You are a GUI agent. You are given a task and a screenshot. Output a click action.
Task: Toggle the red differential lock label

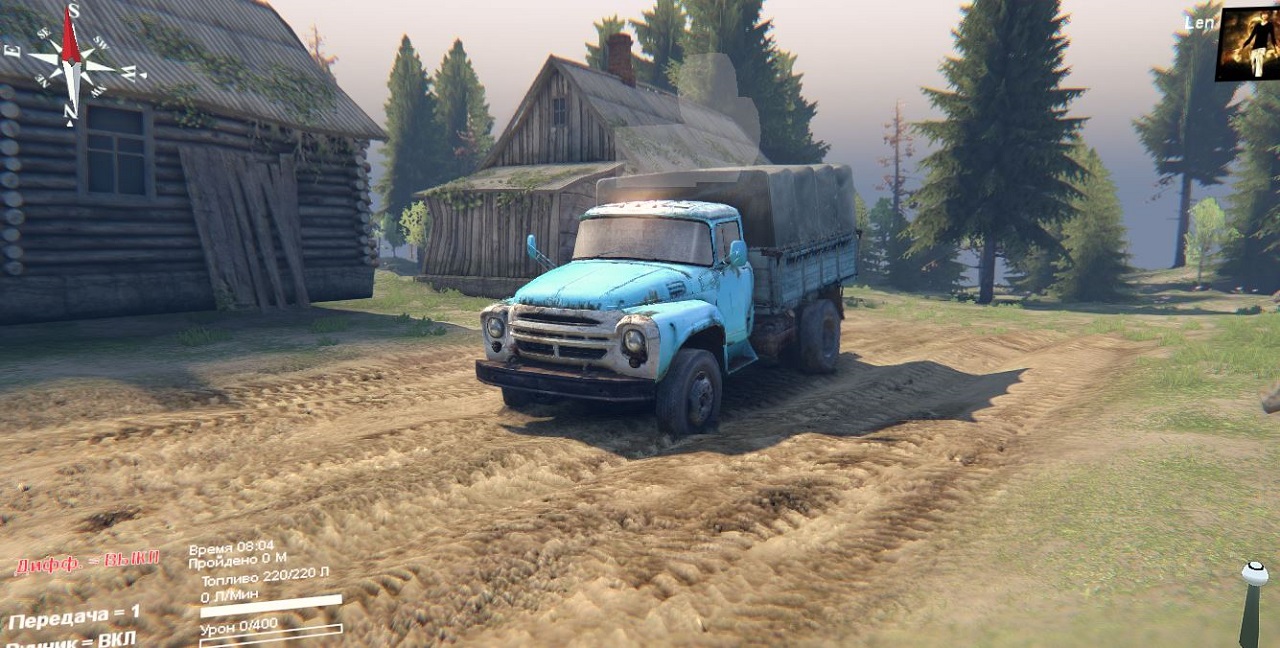(x=87, y=561)
